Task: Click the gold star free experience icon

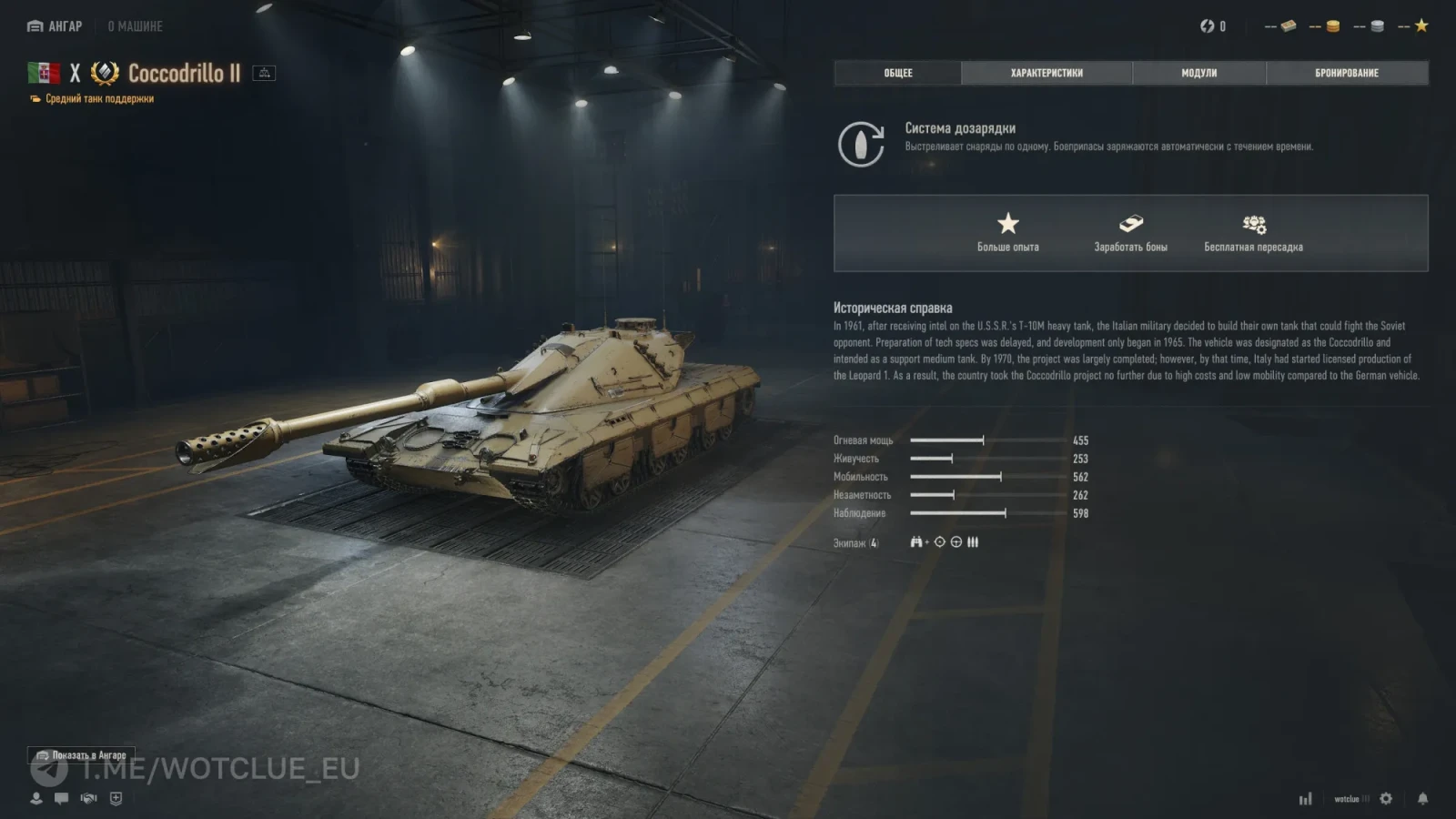Action: pyautogui.click(x=1421, y=25)
